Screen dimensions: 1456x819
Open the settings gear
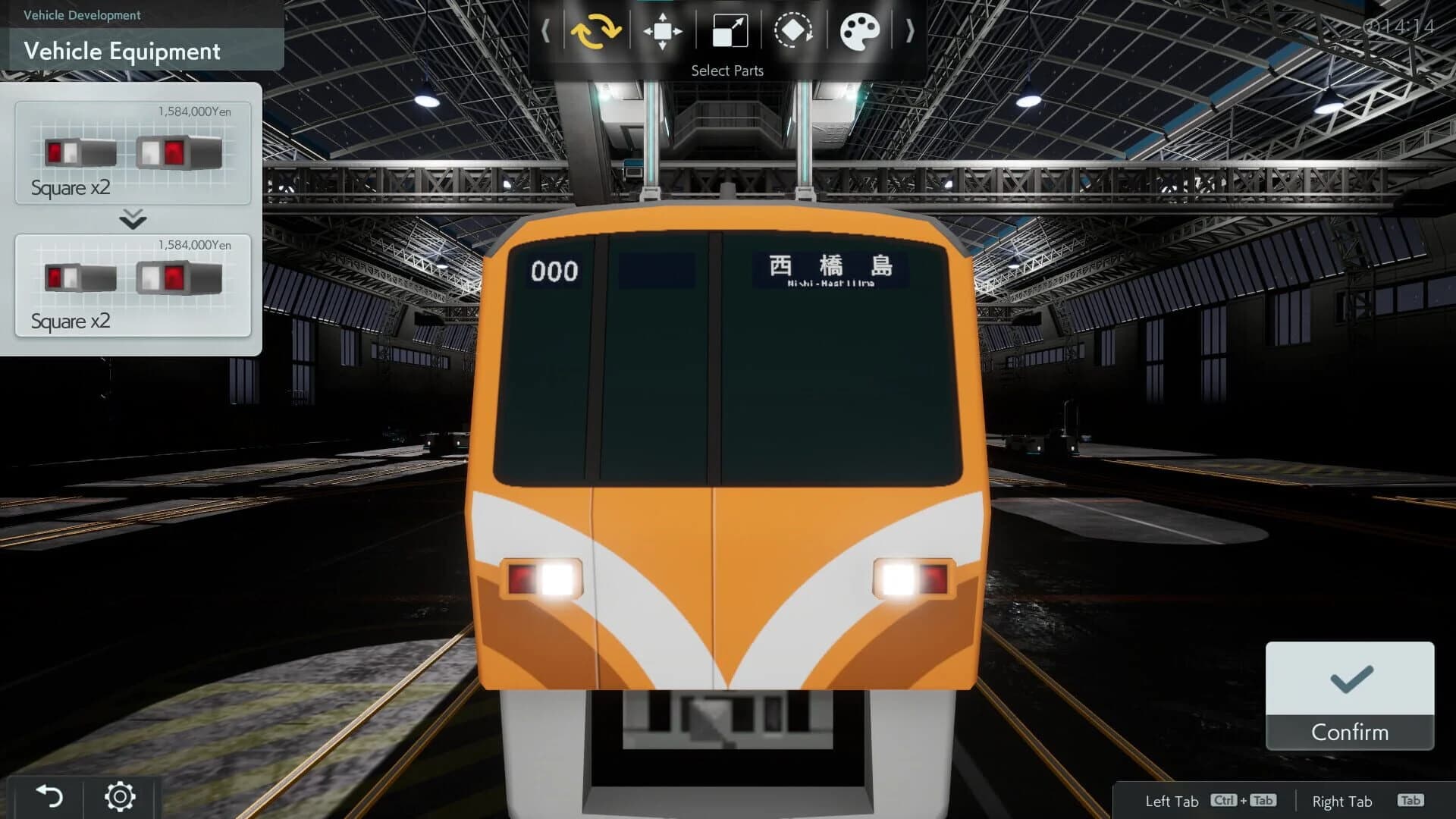pyautogui.click(x=119, y=795)
